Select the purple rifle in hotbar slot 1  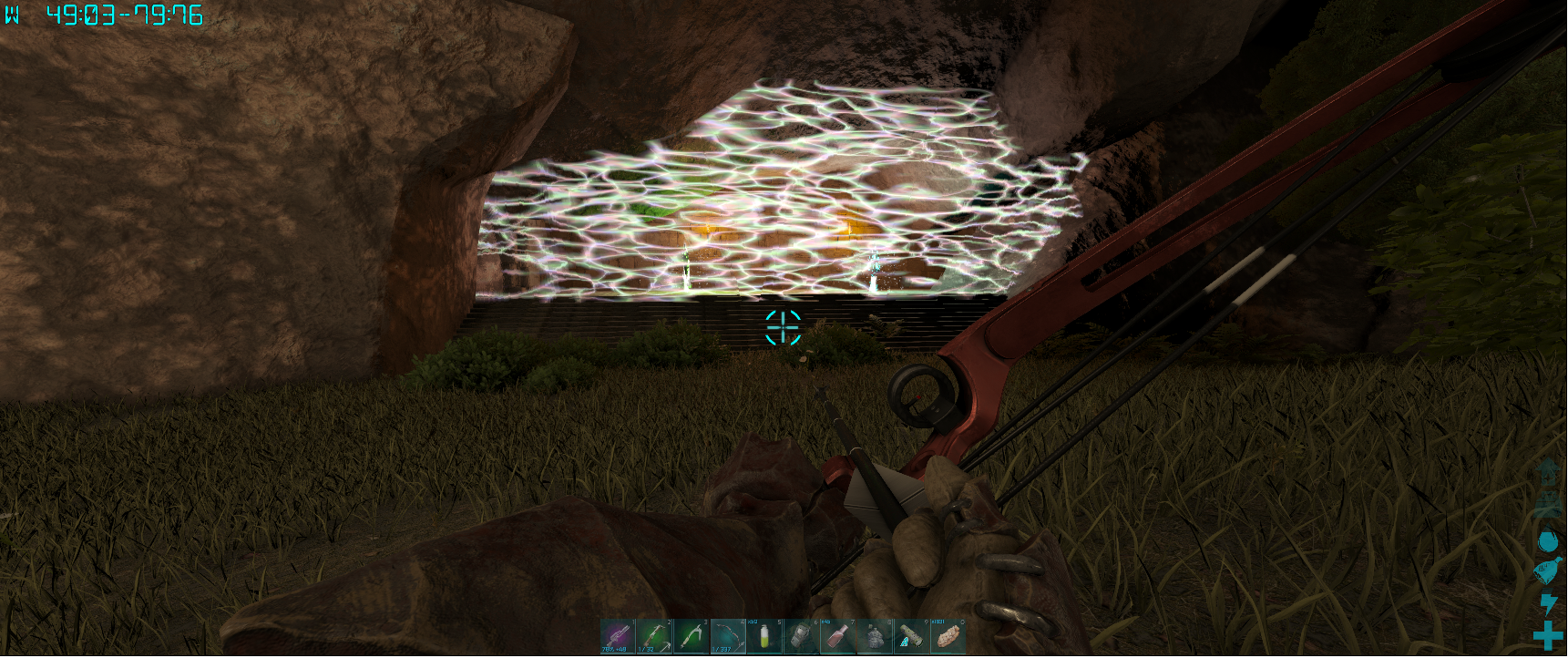[618, 636]
